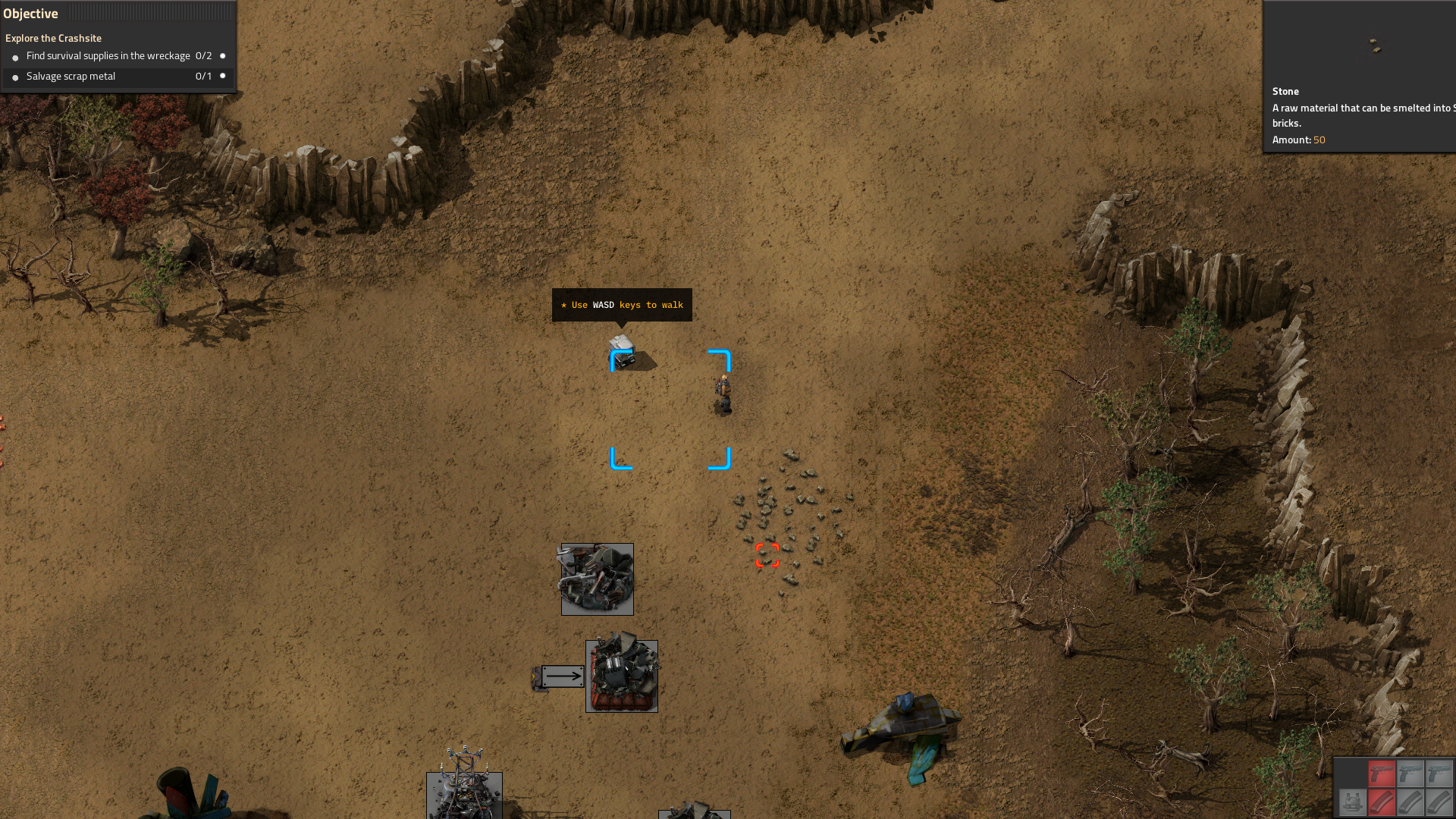Select the light armor quickbar slot
1456x819 pixels.
click(x=1353, y=802)
